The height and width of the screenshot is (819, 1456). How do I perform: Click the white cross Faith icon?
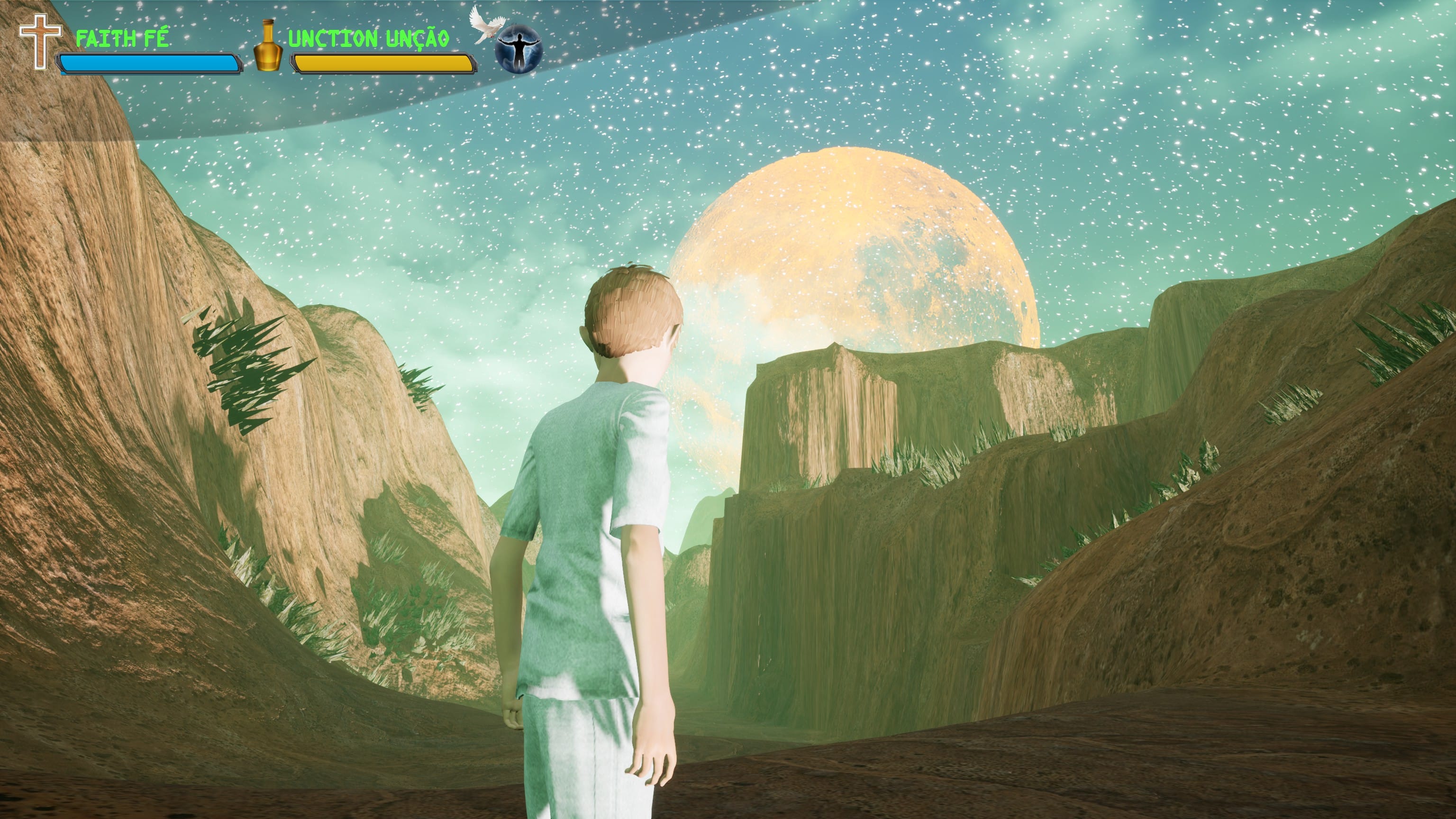(x=39, y=41)
